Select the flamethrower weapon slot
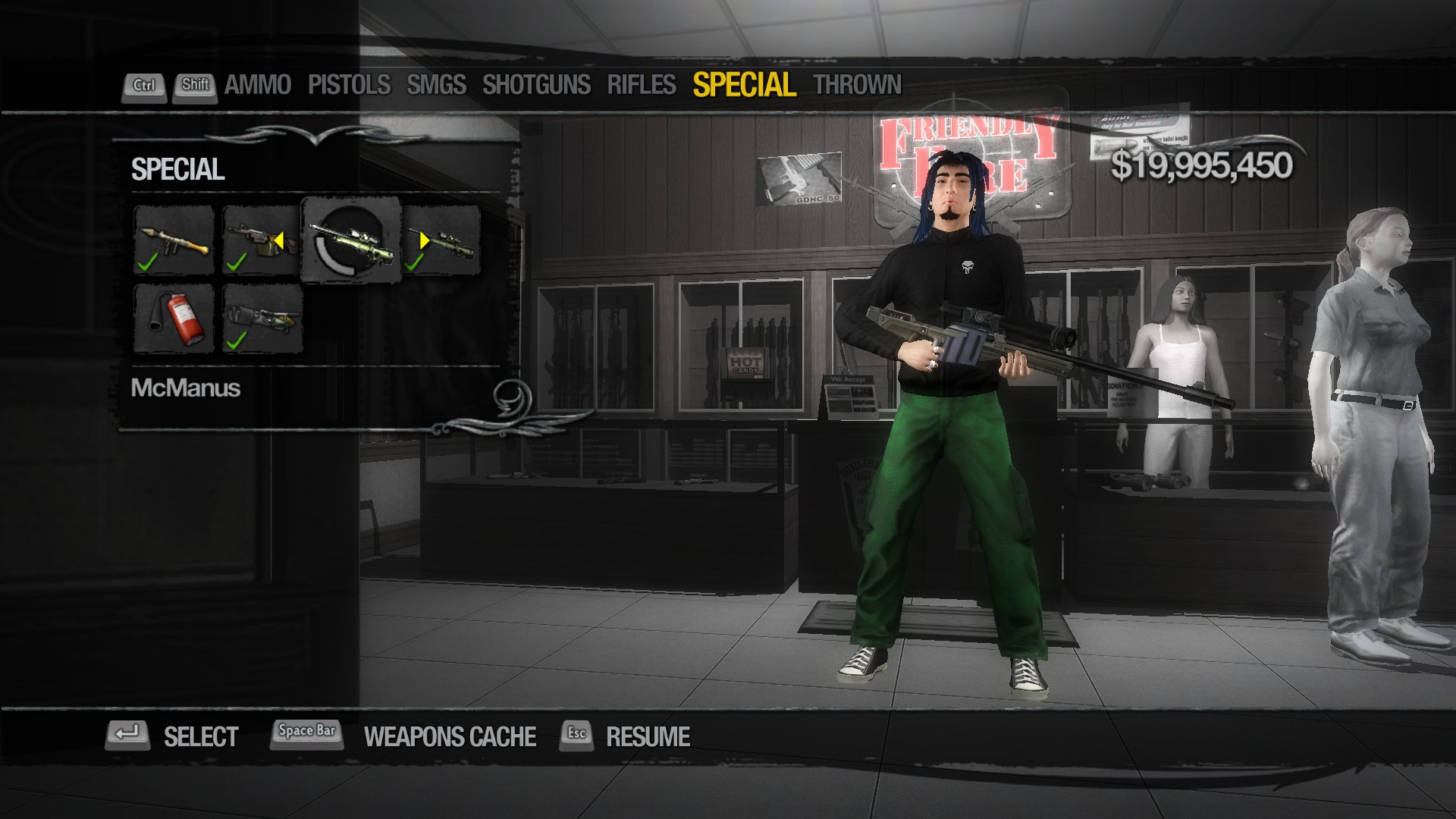 click(262, 318)
